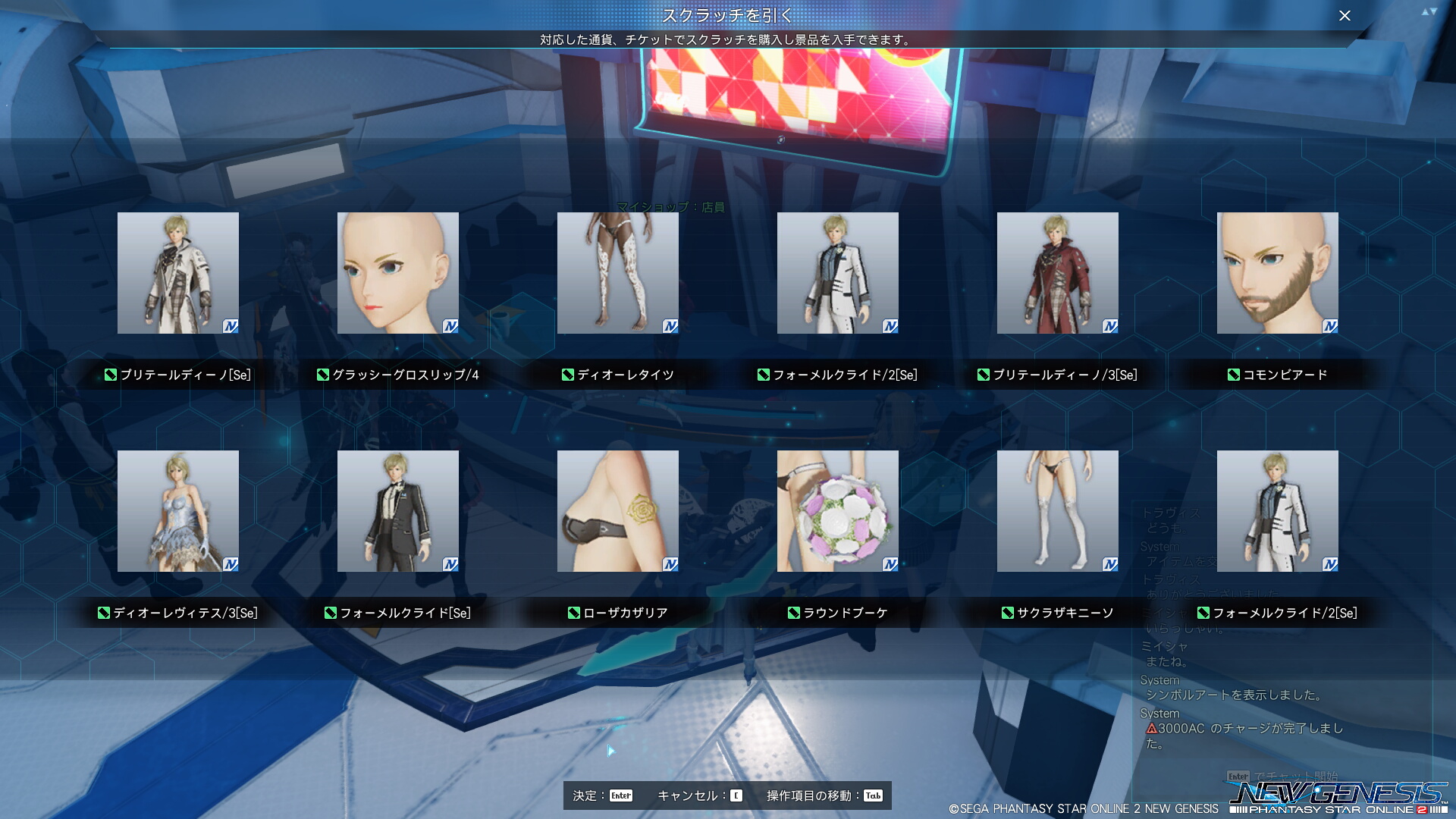The image size is (1456, 819).
Task: Choose the グラッシーグロスリップ/4 lip makeup item
Action: click(x=398, y=273)
